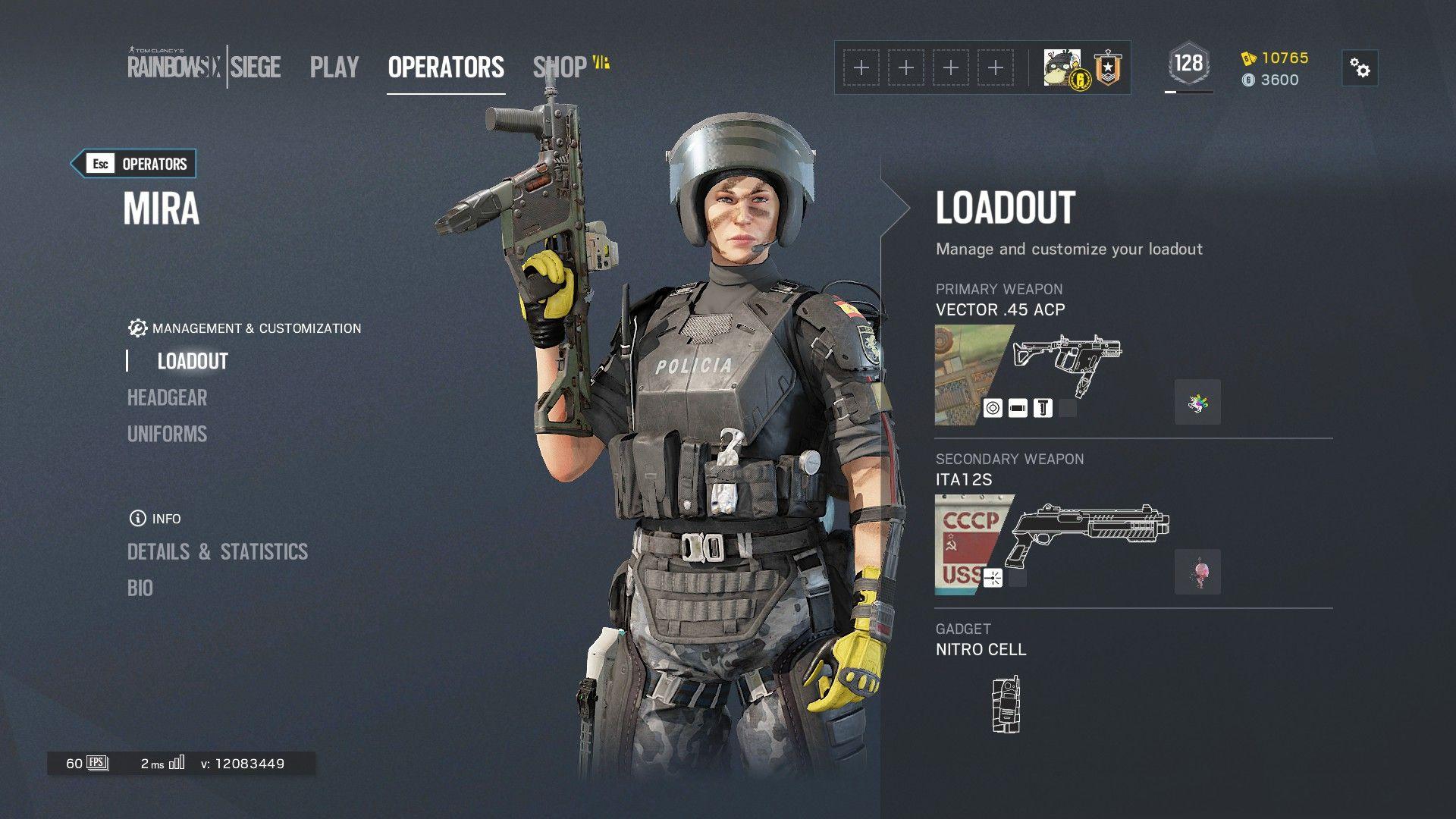The height and width of the screenshot is (819, 1456).
Task: Open the primary weapon charm slot
Action: coord(1197,402)
